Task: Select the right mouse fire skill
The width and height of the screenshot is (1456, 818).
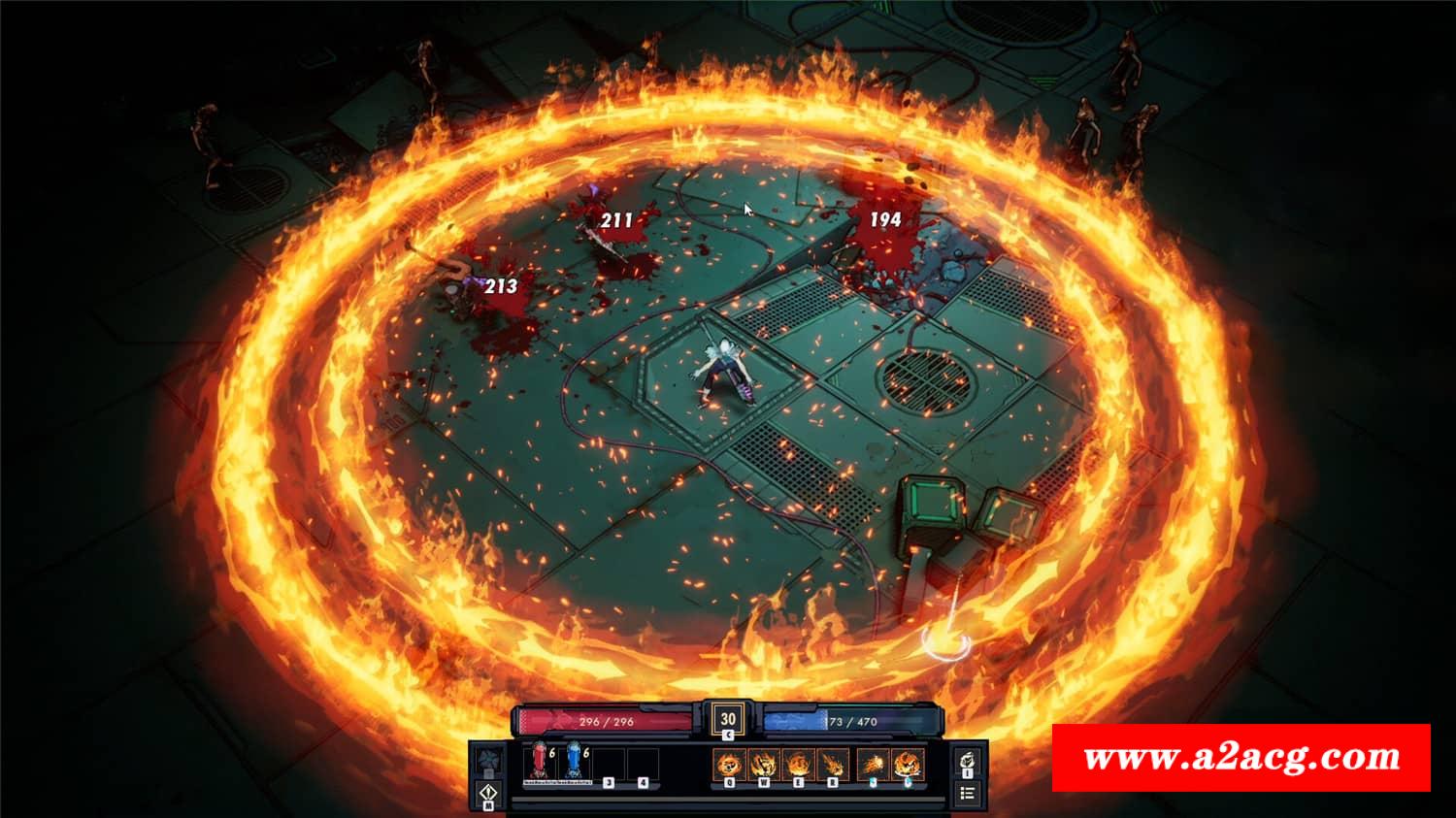Action: coord(908,764)
